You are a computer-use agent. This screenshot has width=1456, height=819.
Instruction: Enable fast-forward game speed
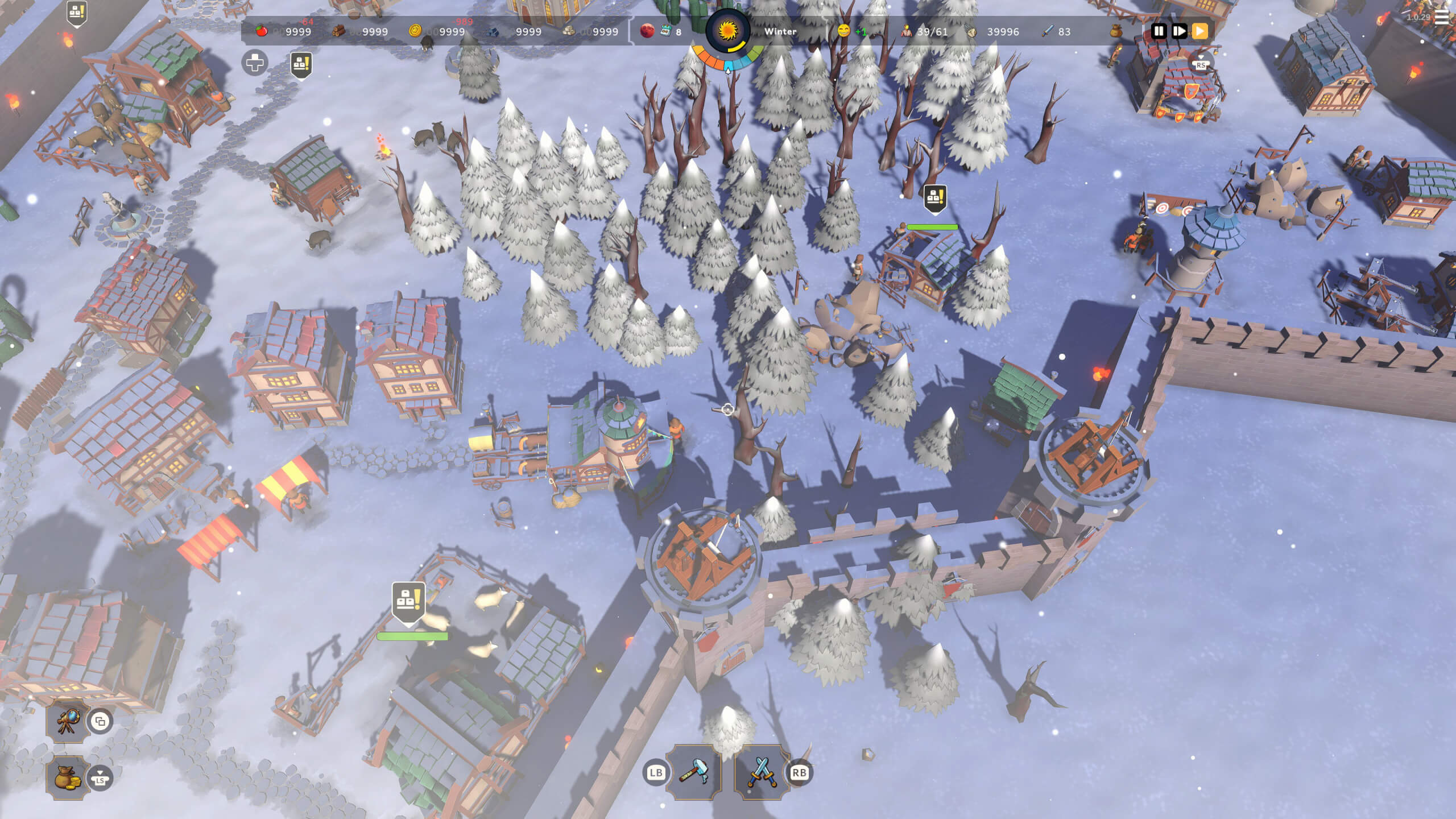1180,32
